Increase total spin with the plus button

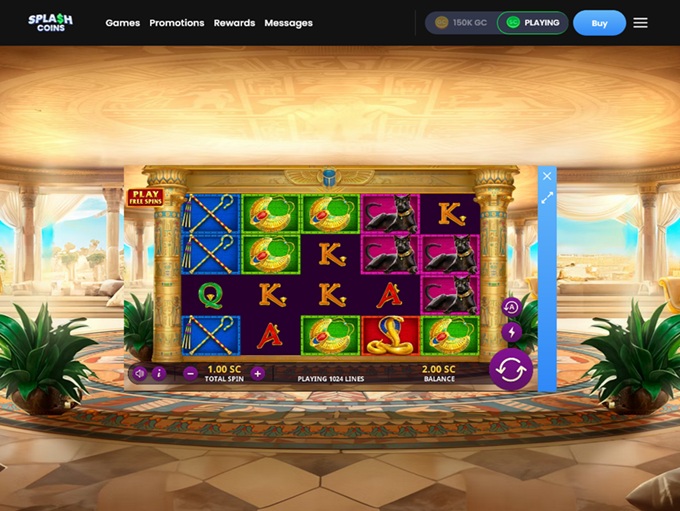click(258, 373)
